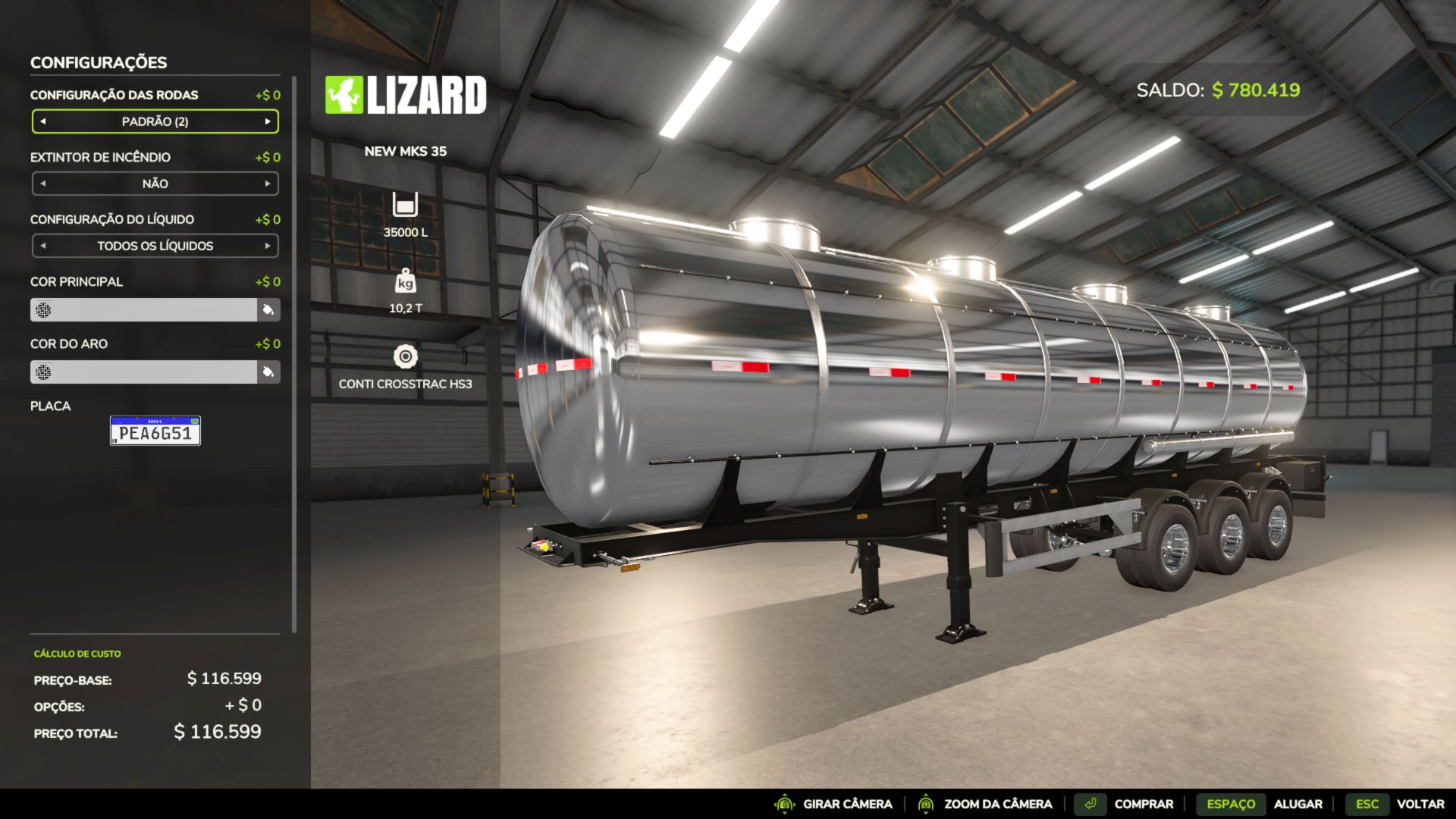This screenshot has height=819, width=1456.
Task: Open the Cor Principal color picker
Action: pyautogui.click(x=268, y=309)
